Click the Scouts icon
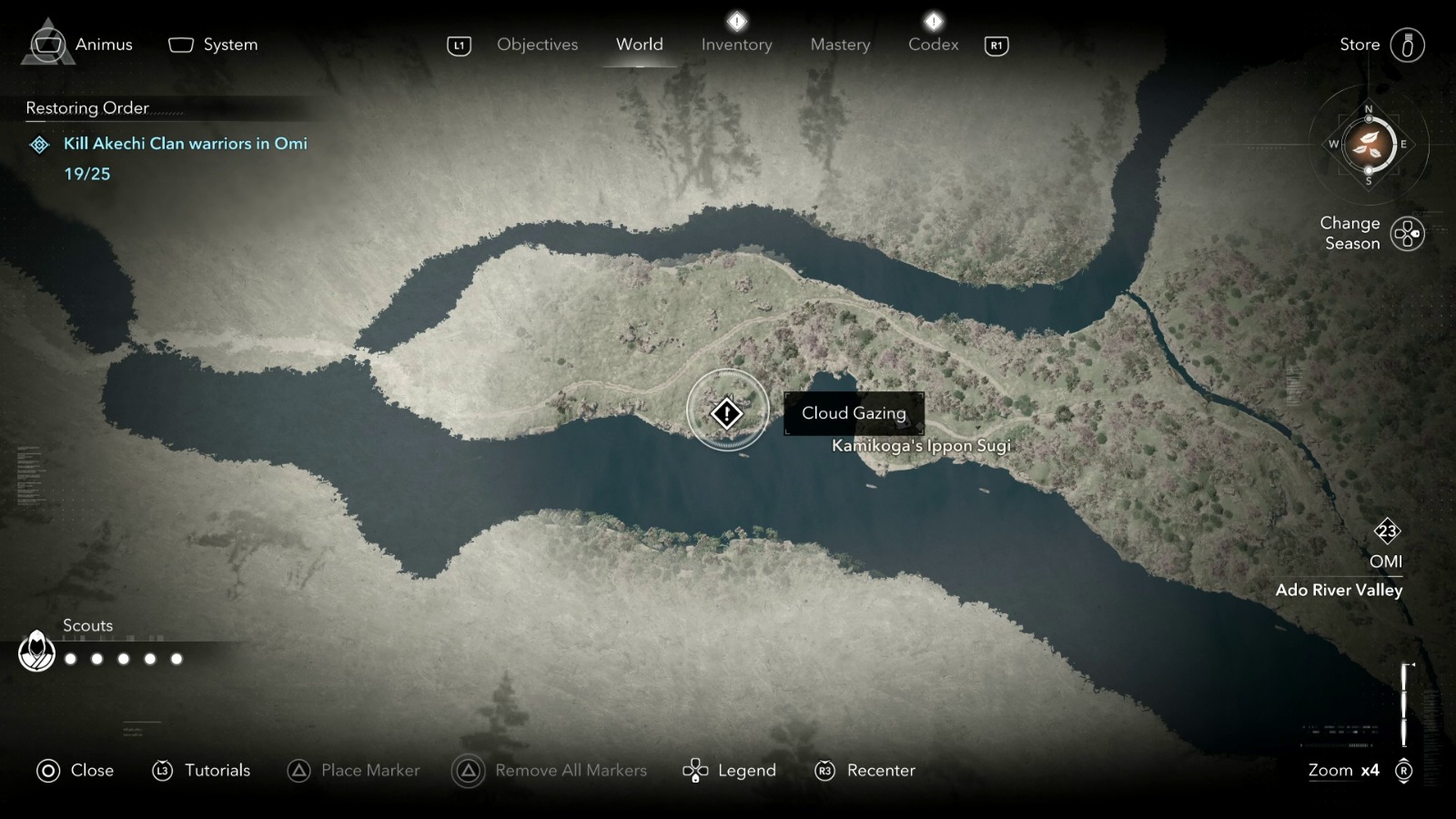Image resolution: width=1456 pixels, height=819 pixels. [x=37, y=652]
